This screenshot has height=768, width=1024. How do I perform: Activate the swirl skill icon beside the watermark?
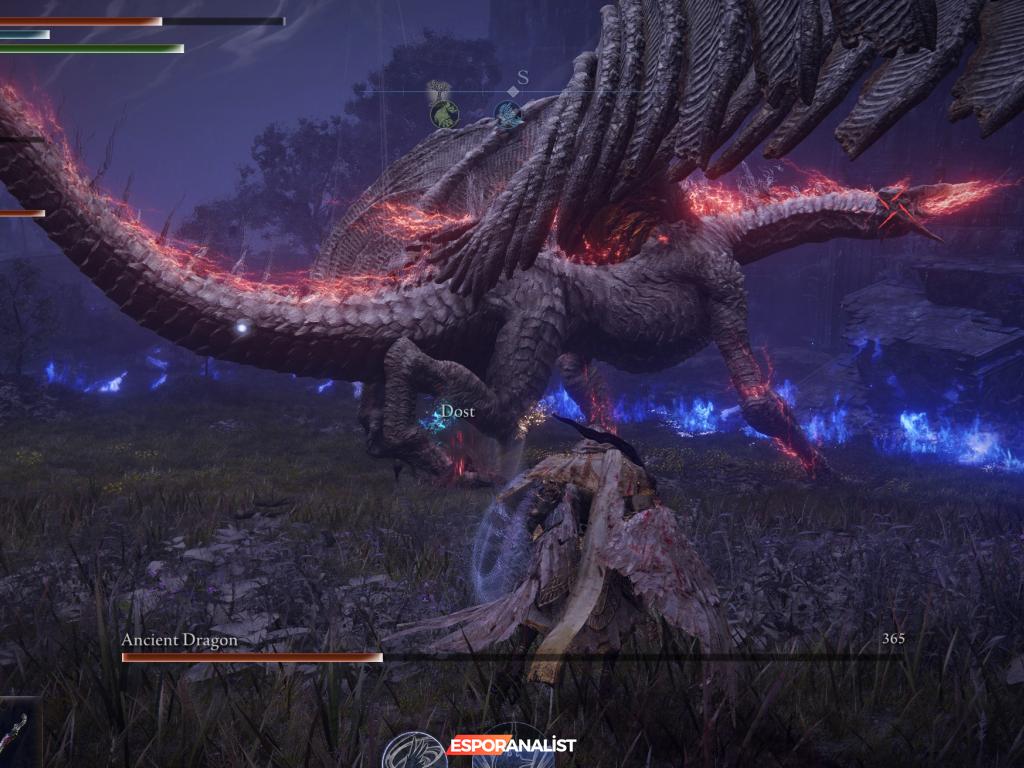coord(414,751)
